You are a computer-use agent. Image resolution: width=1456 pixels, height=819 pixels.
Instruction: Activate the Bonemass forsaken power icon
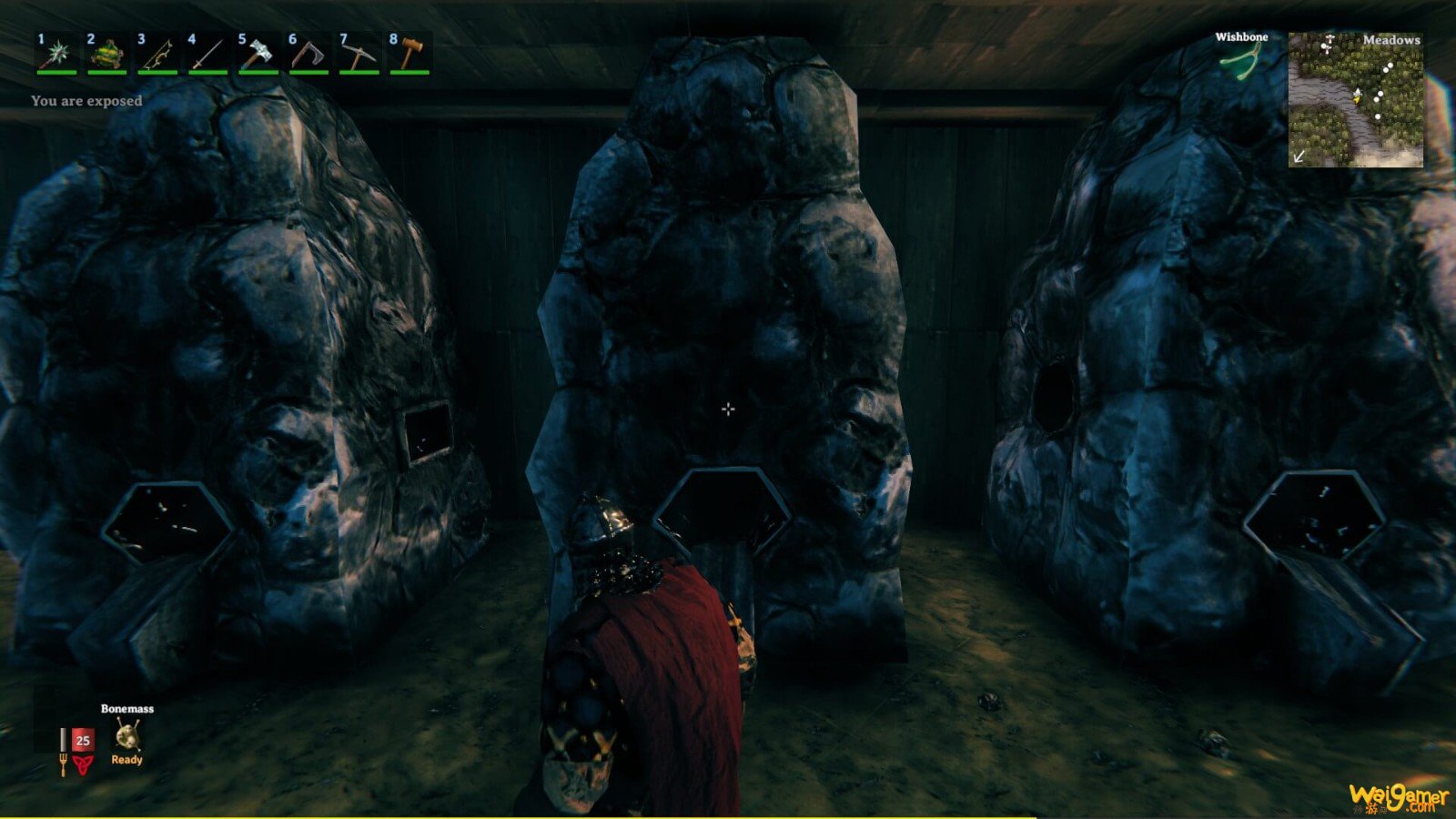pyautogui.click(x=127, y=735)
